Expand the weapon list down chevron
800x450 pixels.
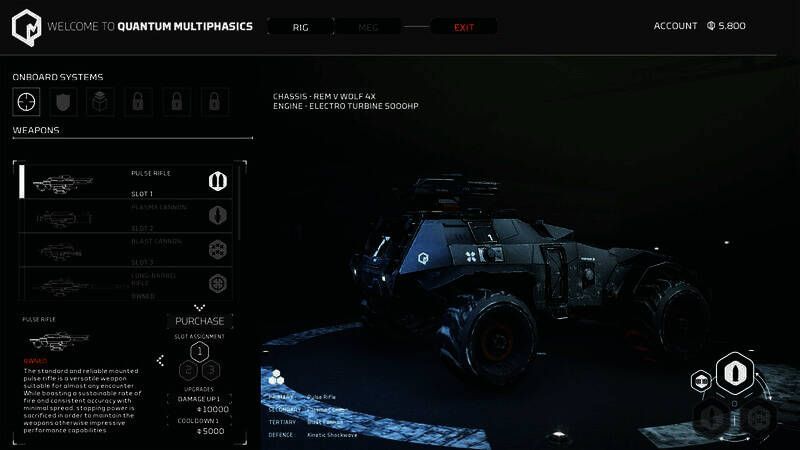pyautogui.click(x=199, y=307)
